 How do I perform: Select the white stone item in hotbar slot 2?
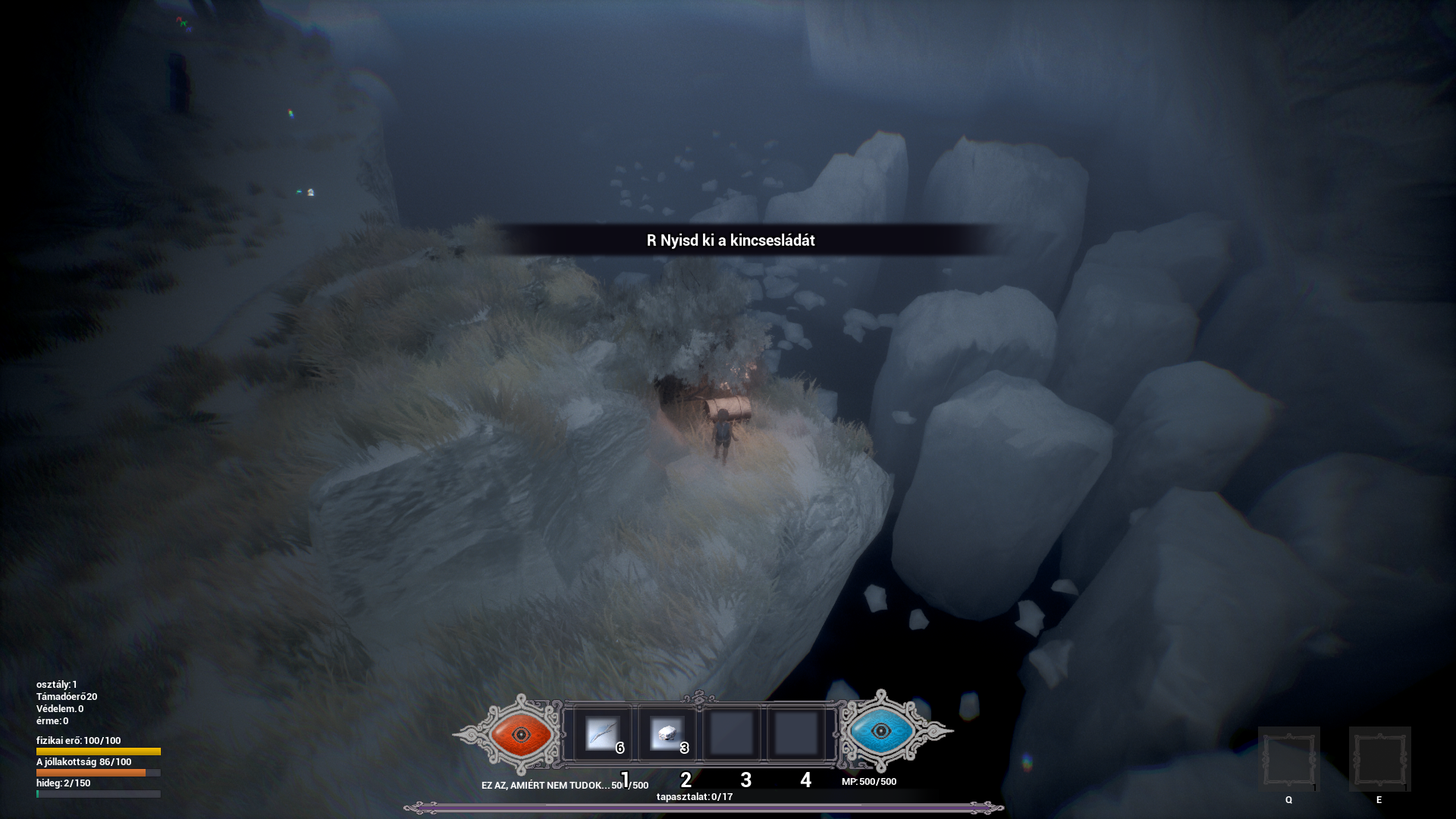(x=668, y=734)
